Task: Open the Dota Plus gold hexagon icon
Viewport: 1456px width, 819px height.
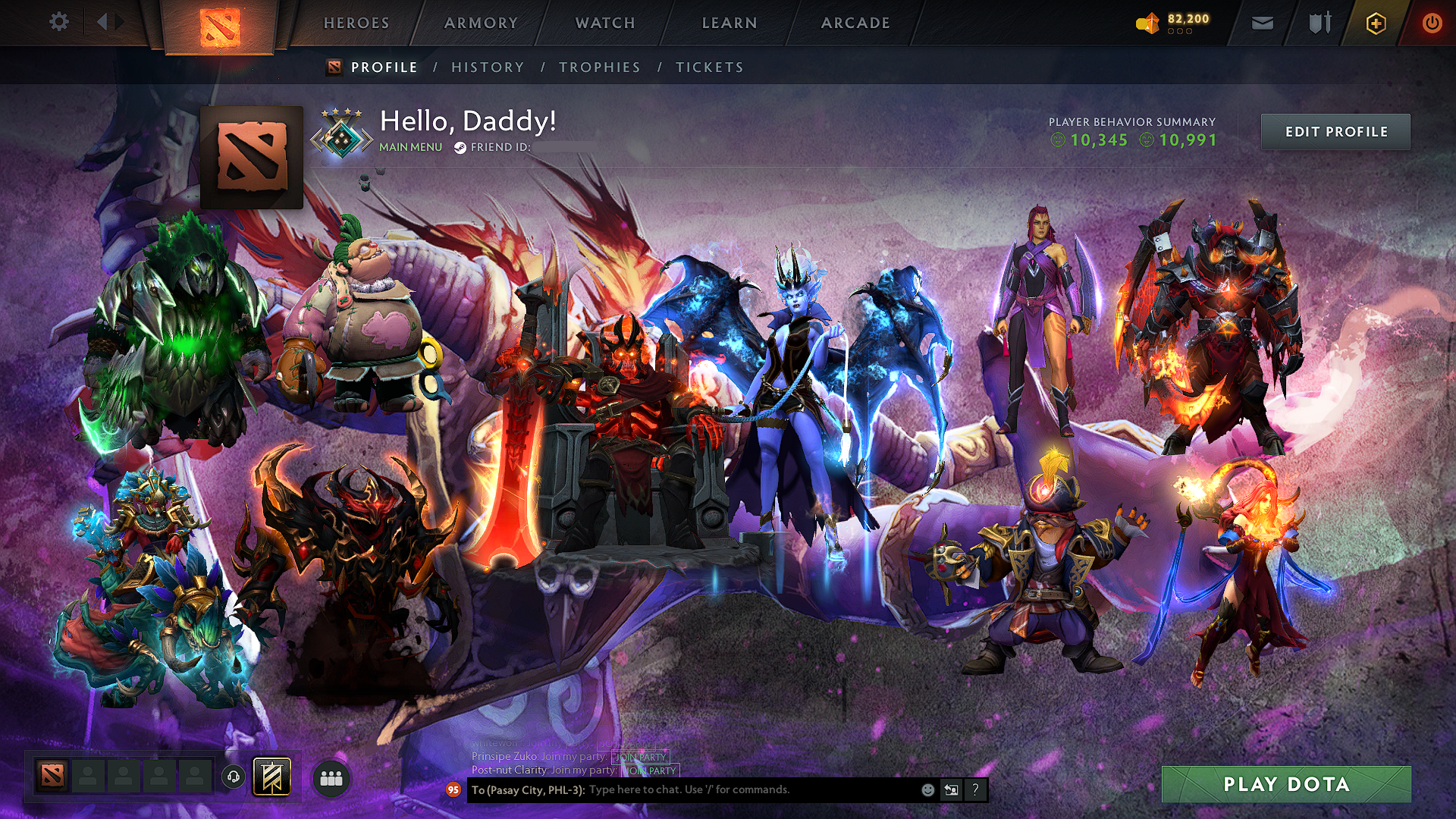Action: [1376, 24]
